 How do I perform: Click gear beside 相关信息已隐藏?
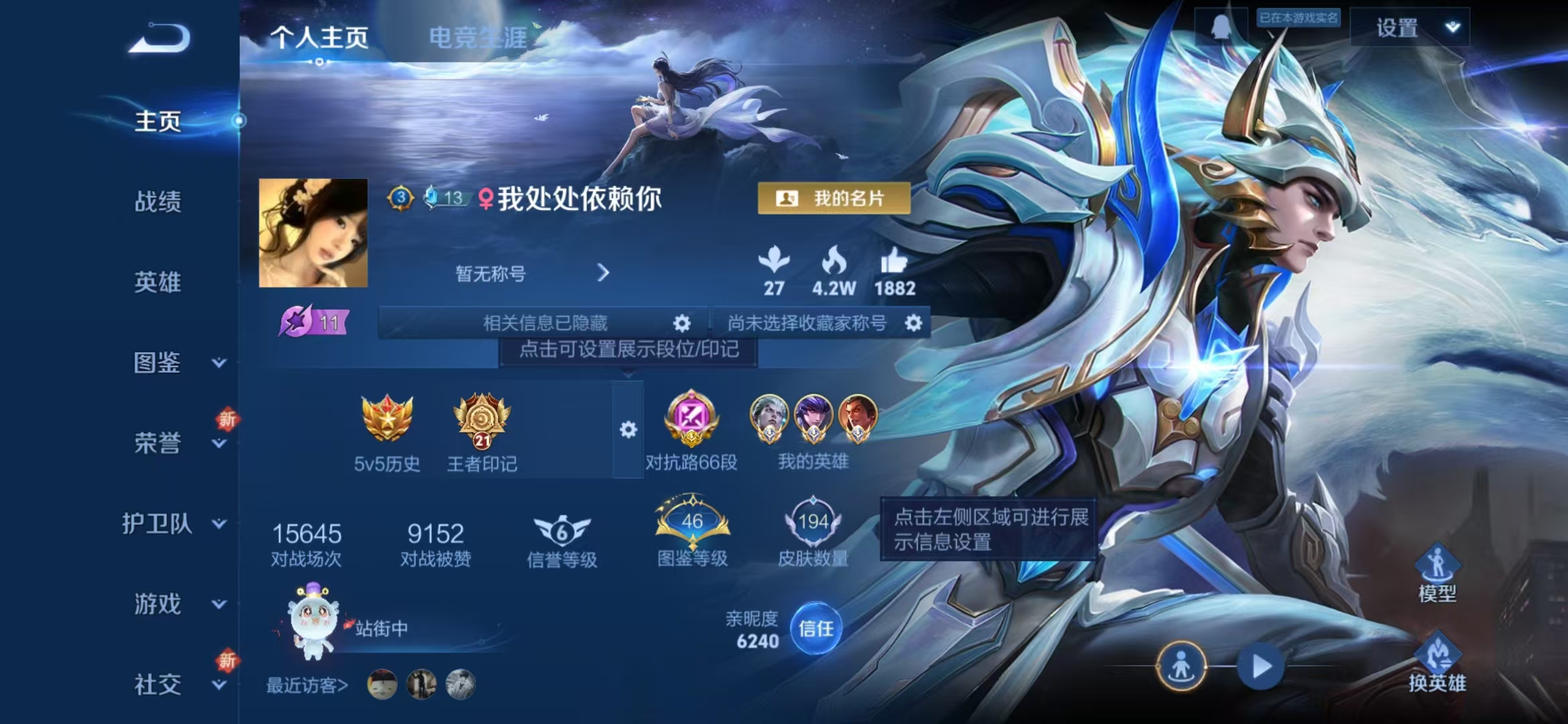(x=681, y=323)
